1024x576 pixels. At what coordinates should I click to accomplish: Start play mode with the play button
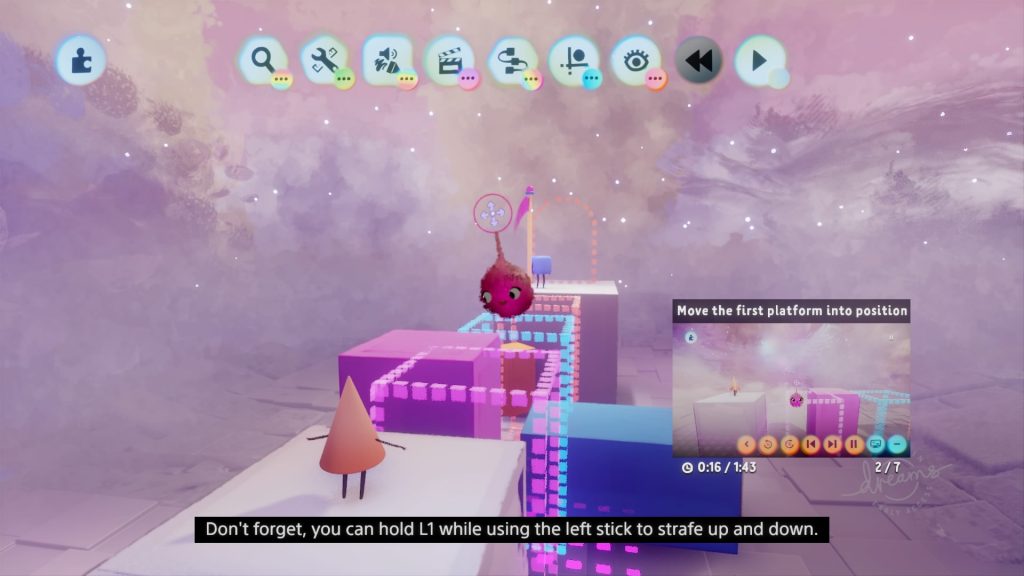point(759,60)
